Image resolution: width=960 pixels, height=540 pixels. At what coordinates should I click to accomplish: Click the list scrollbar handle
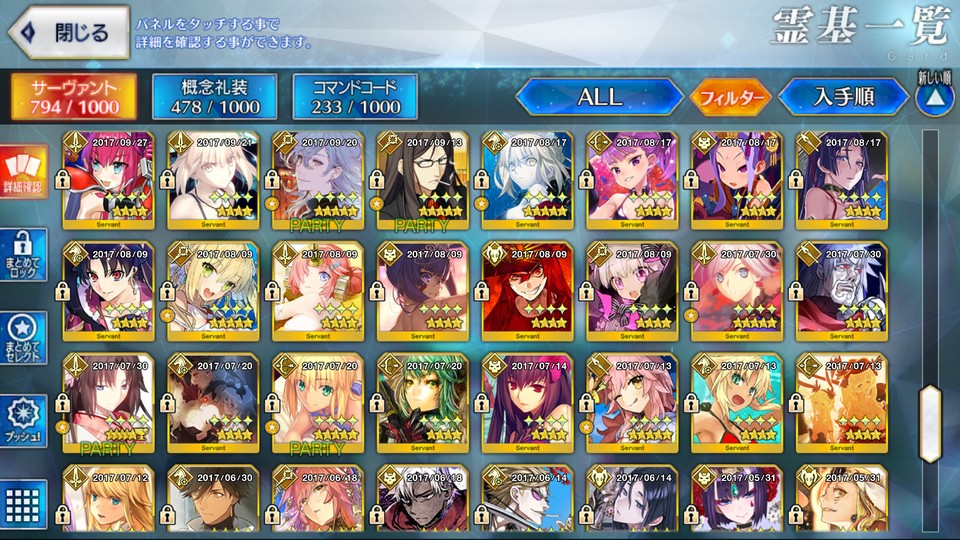pos(931,409)
